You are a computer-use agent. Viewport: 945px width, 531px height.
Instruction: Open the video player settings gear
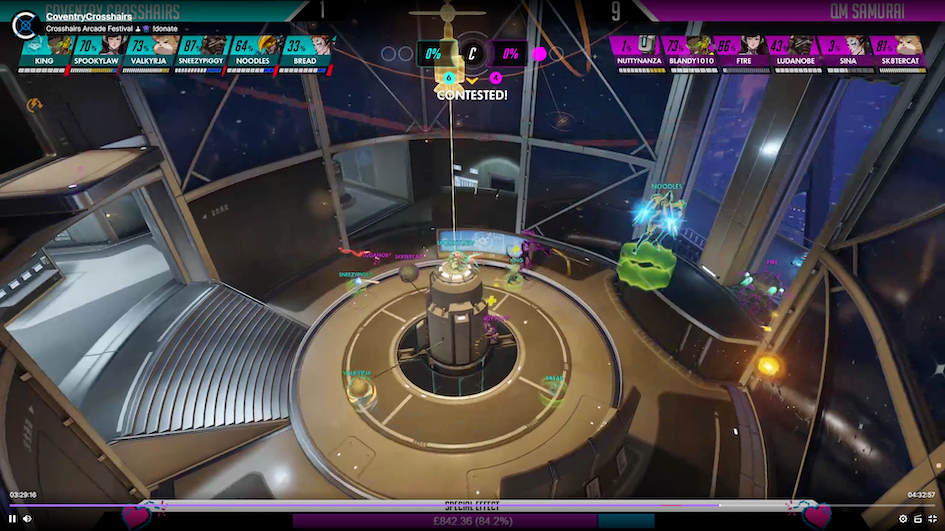click(903, 518)
